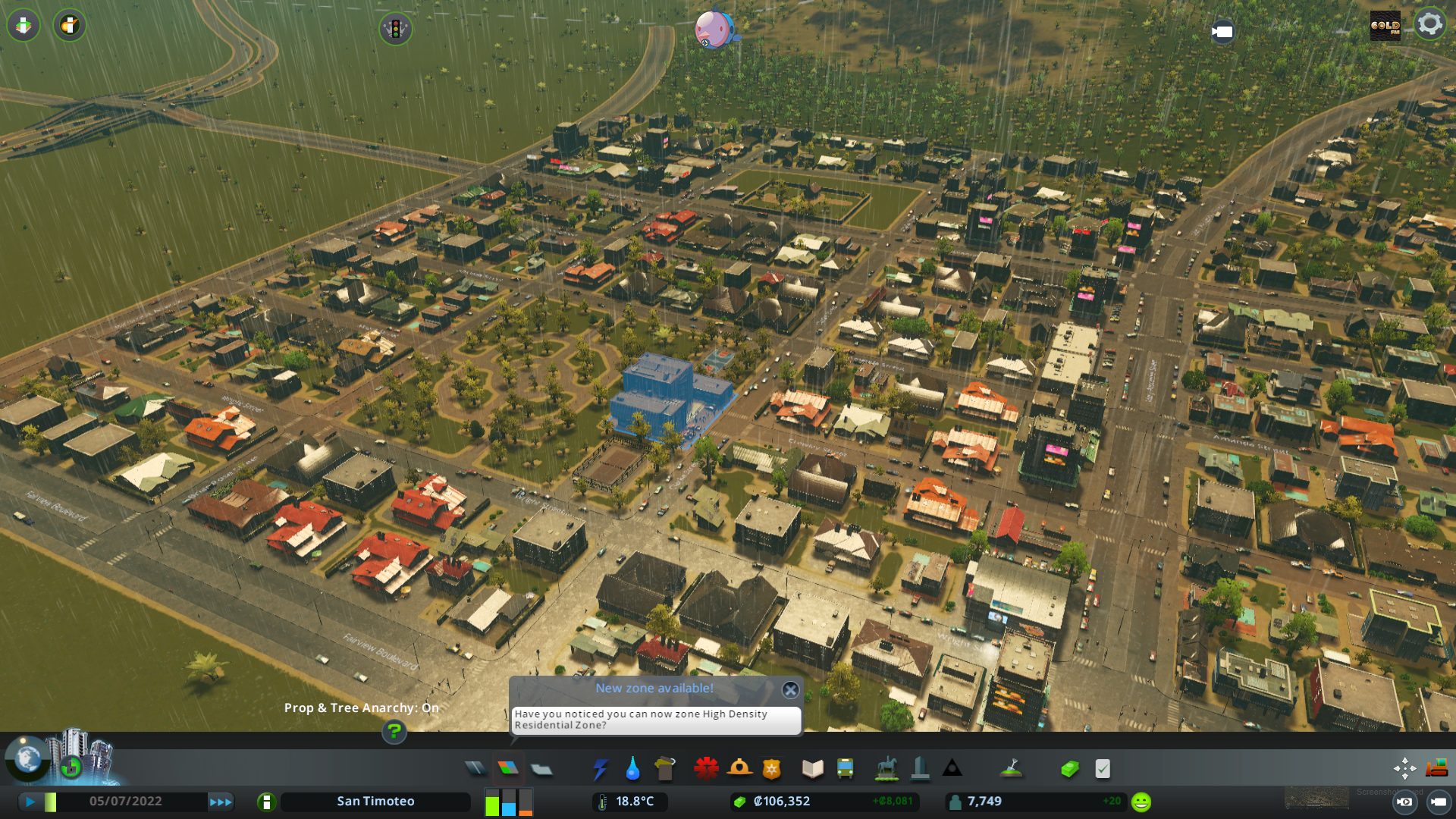Screen dimensions: 1456x819
Task: Expand the RCI zoning demand bars
Action: point(508,802)
